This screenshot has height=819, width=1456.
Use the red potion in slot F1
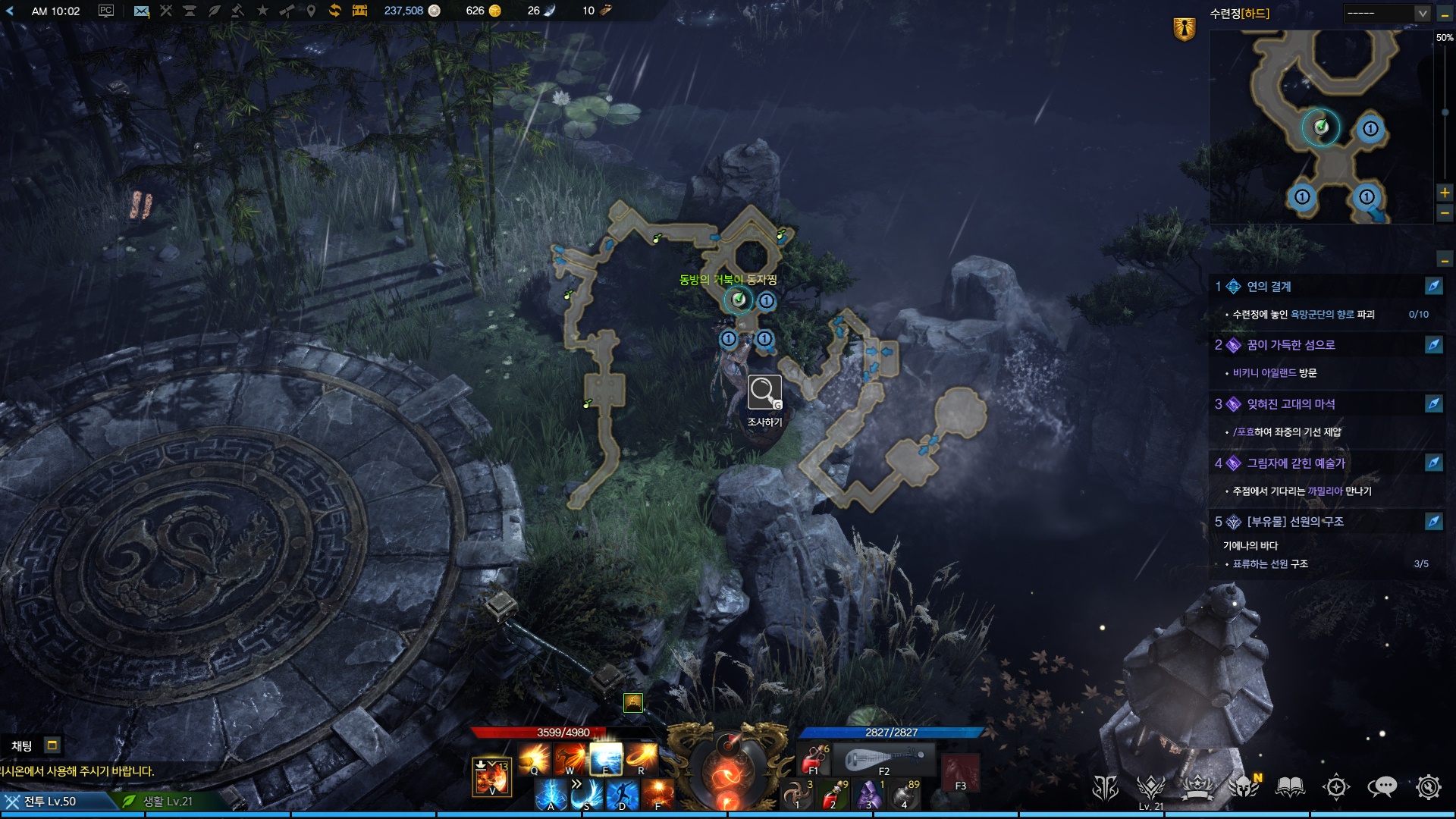pos(814,758)
